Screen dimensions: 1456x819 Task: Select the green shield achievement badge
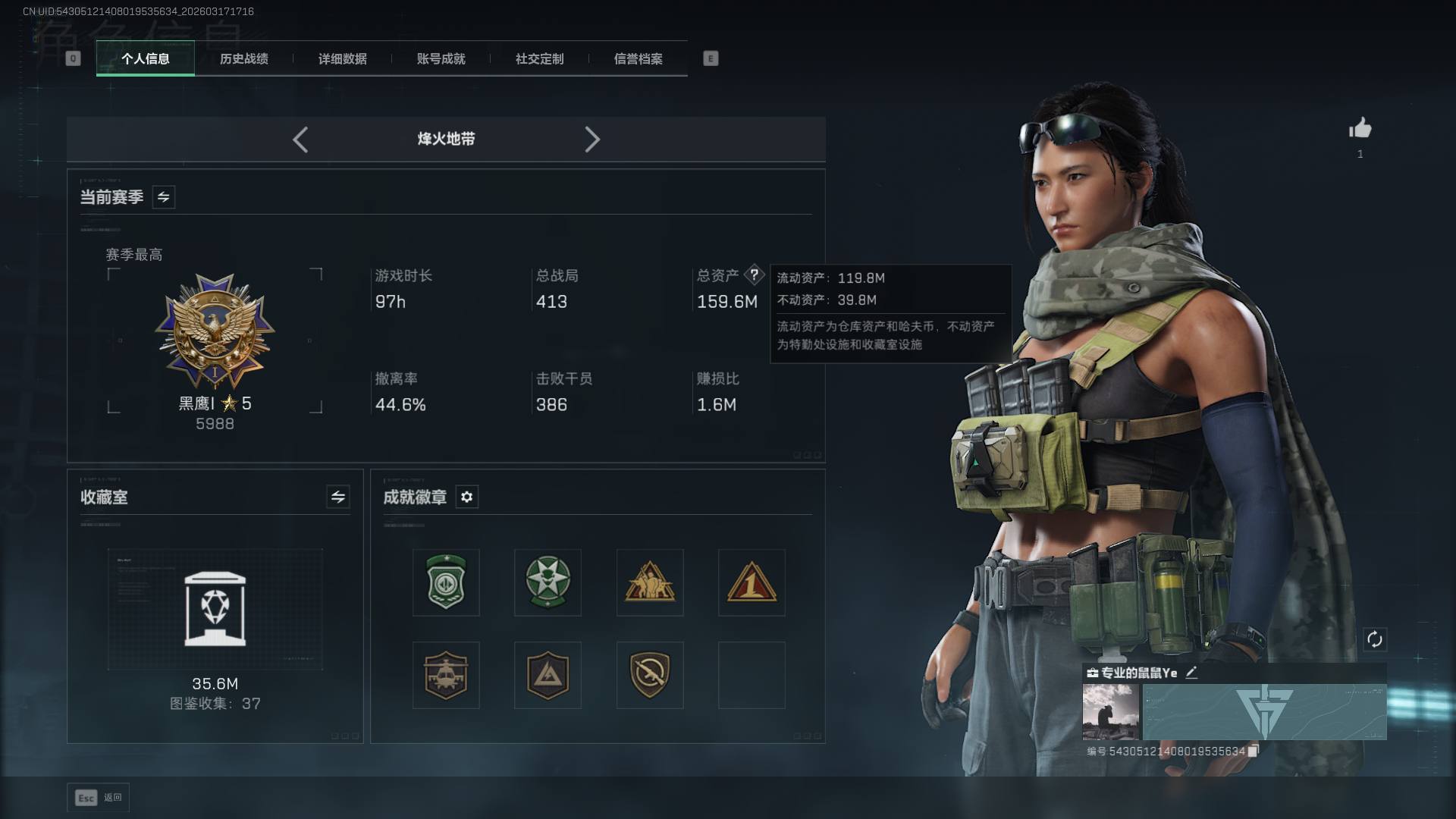pyautogui.click(x=446, y=582)
